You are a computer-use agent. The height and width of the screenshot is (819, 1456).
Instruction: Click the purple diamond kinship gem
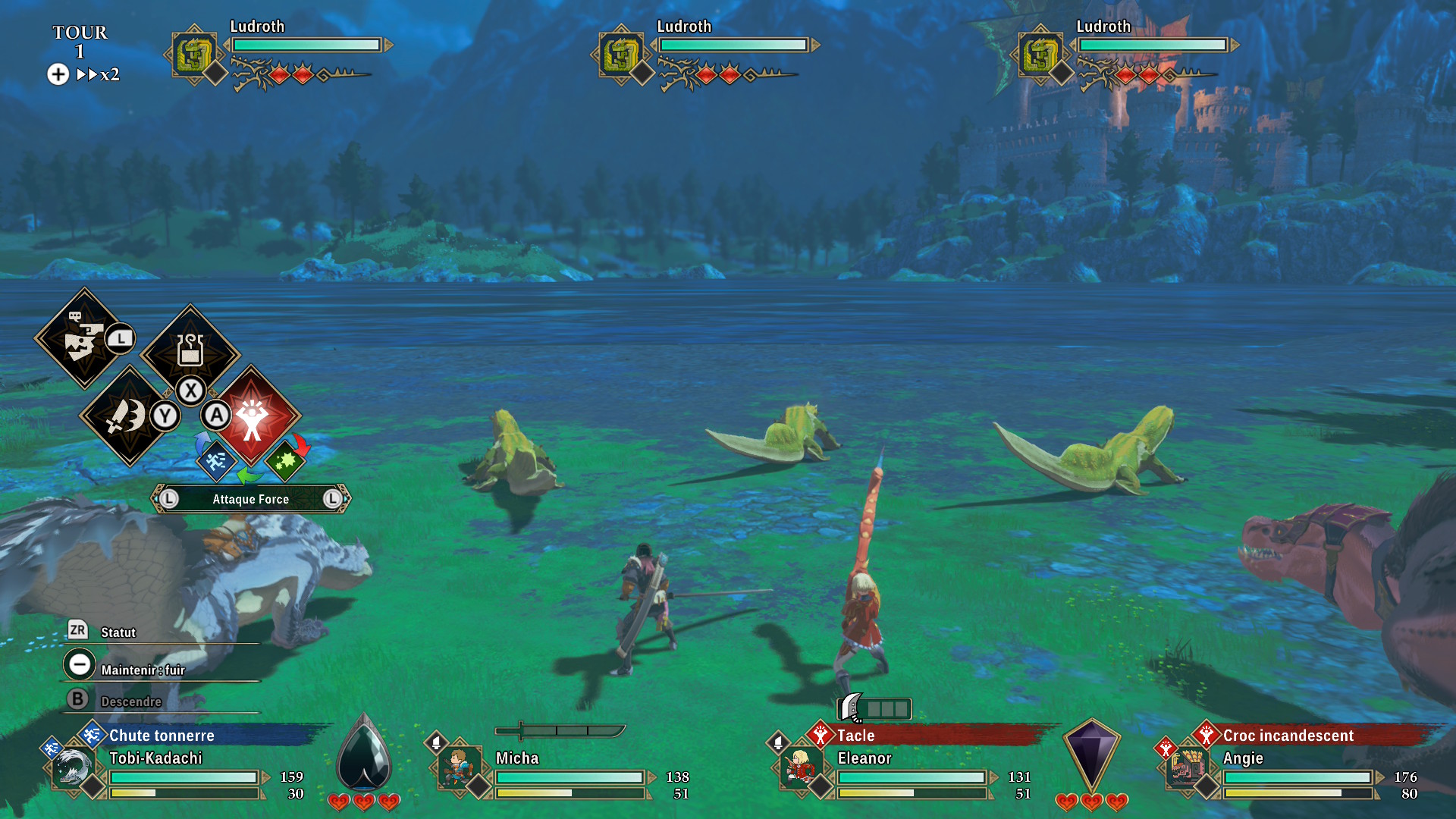(x=1091, y=754)
